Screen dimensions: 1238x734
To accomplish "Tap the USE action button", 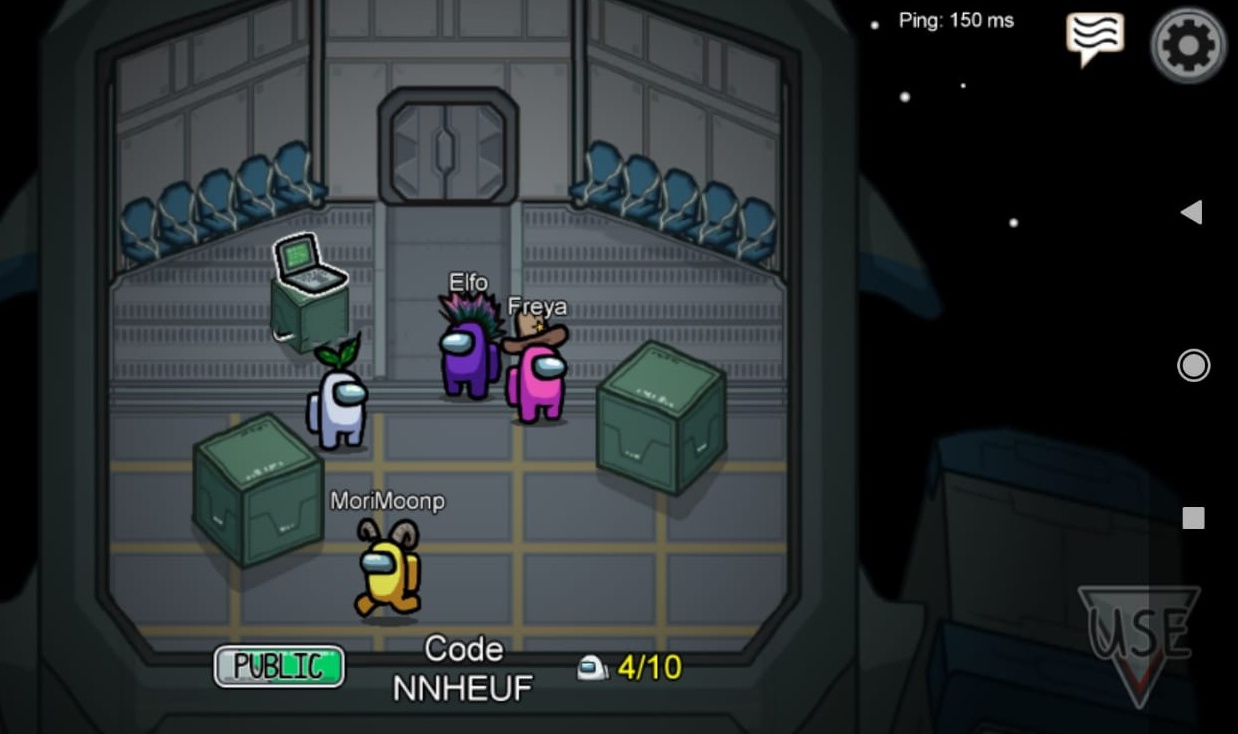I will pyautogui.click(x=1140, y=638).
